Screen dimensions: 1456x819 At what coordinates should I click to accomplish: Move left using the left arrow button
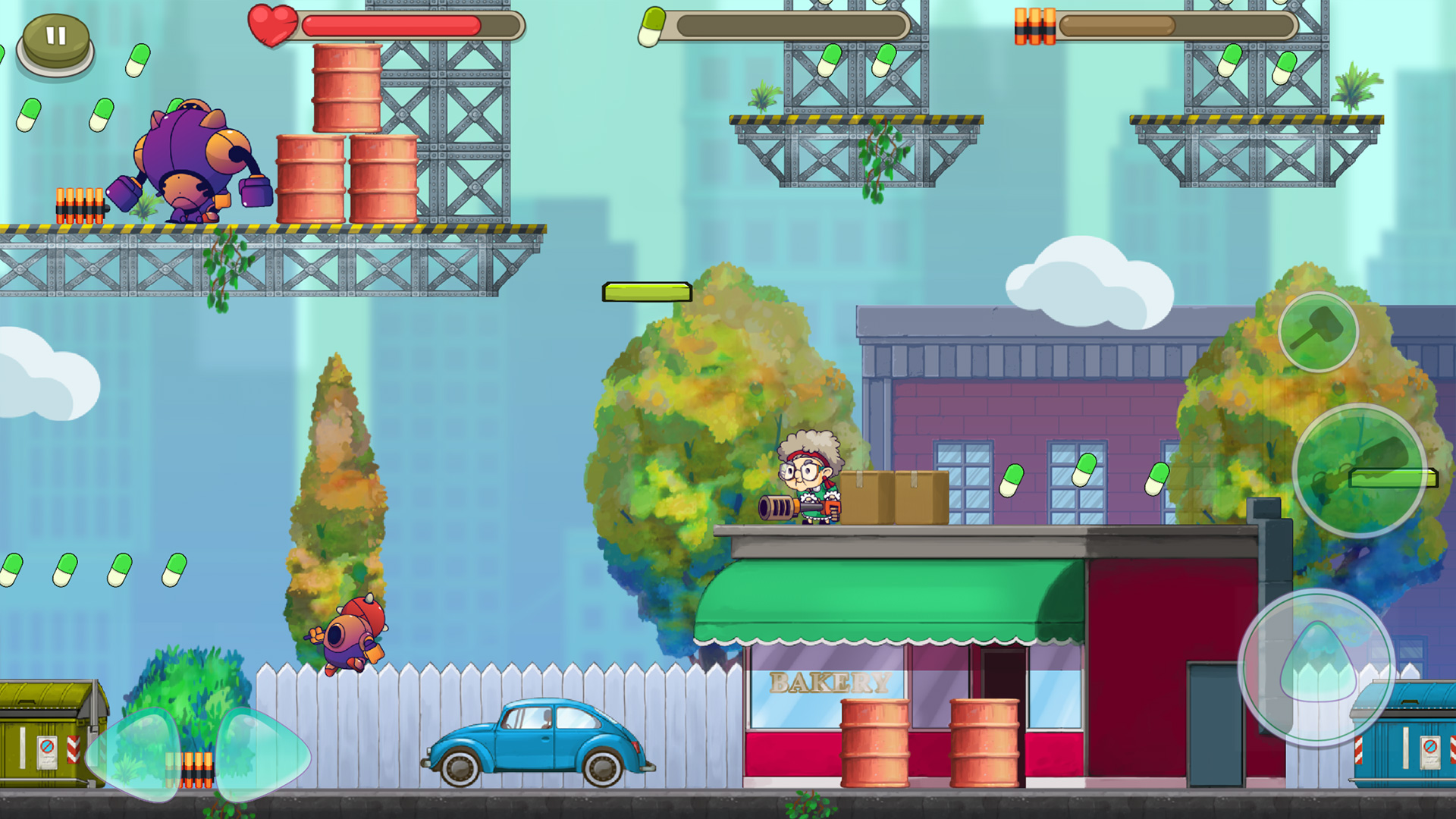pos(135,753)
